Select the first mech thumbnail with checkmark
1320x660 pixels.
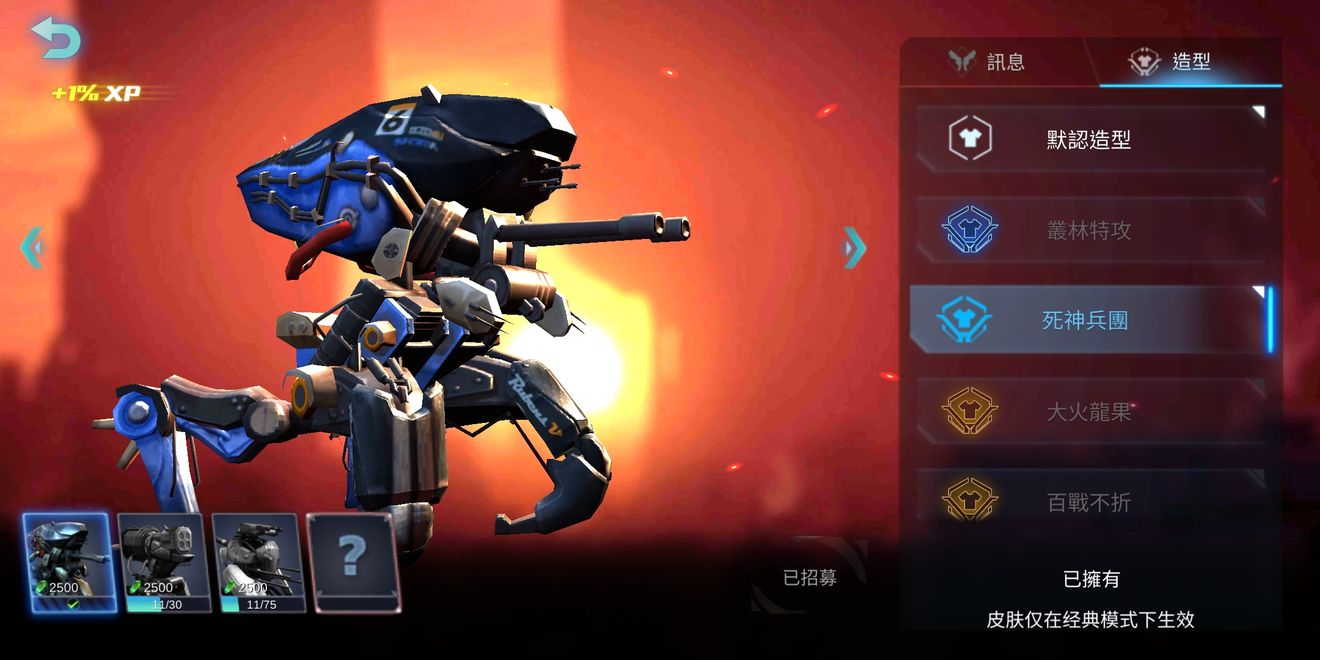[68, 562]
